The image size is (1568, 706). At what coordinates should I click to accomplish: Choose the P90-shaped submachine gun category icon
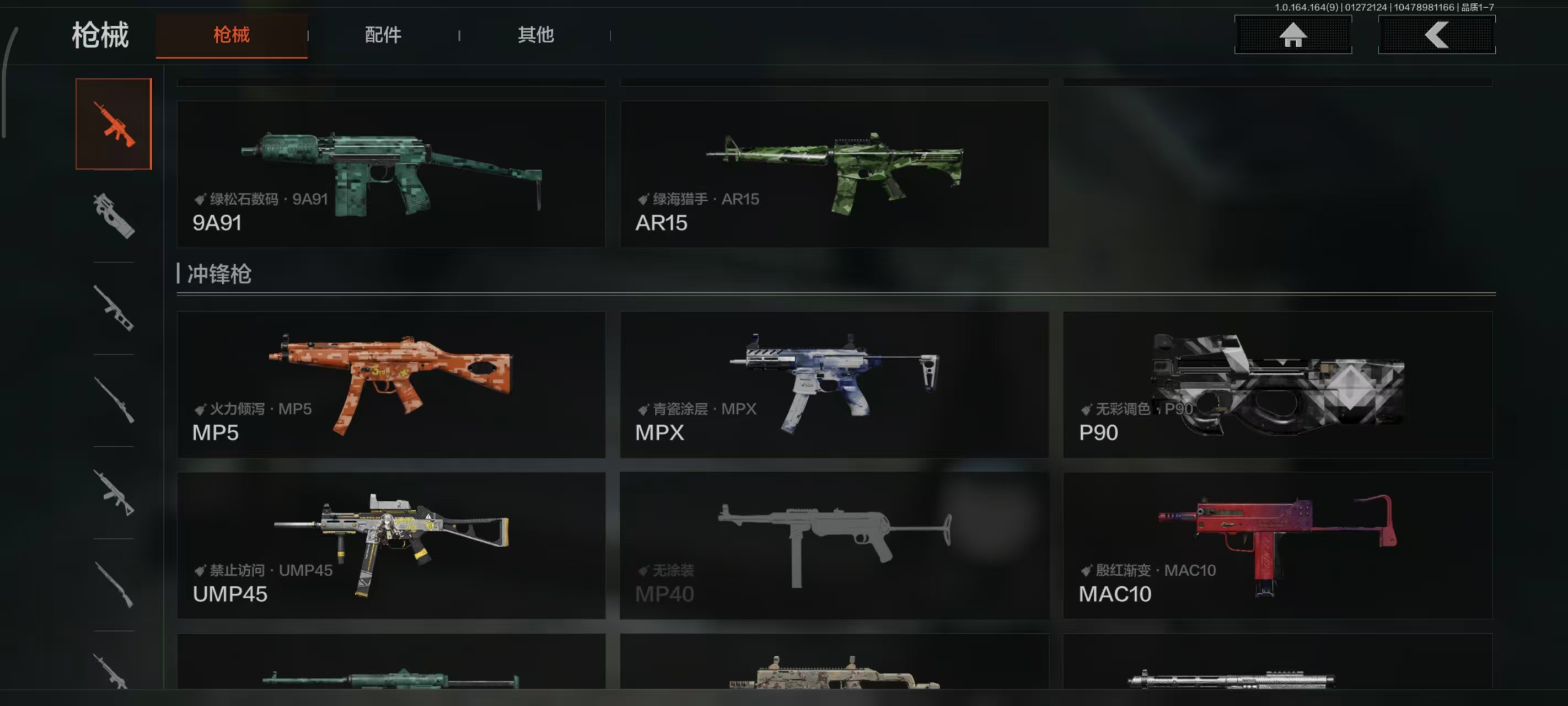(x=114, y=216)
